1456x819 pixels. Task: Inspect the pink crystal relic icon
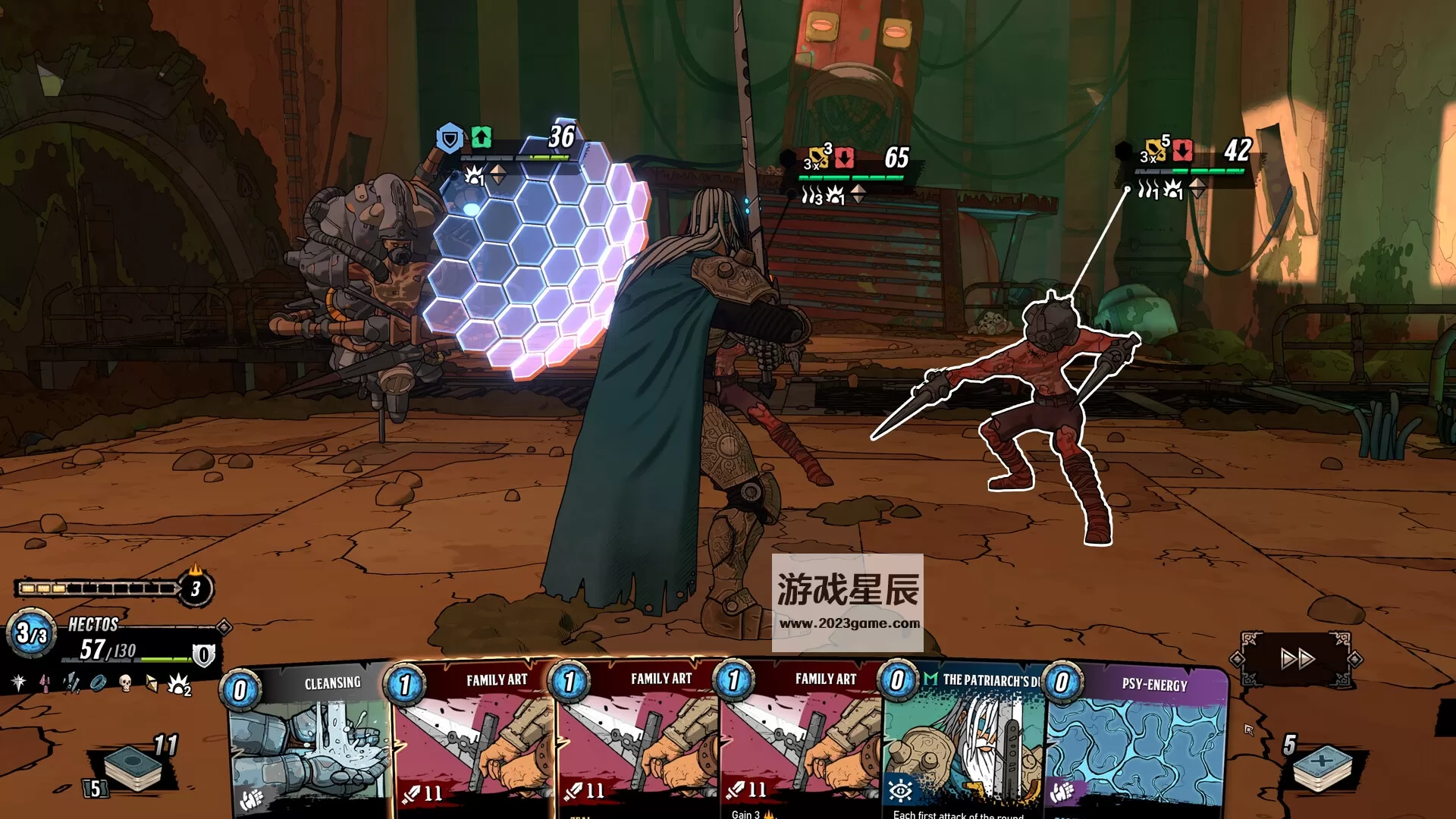45,682
